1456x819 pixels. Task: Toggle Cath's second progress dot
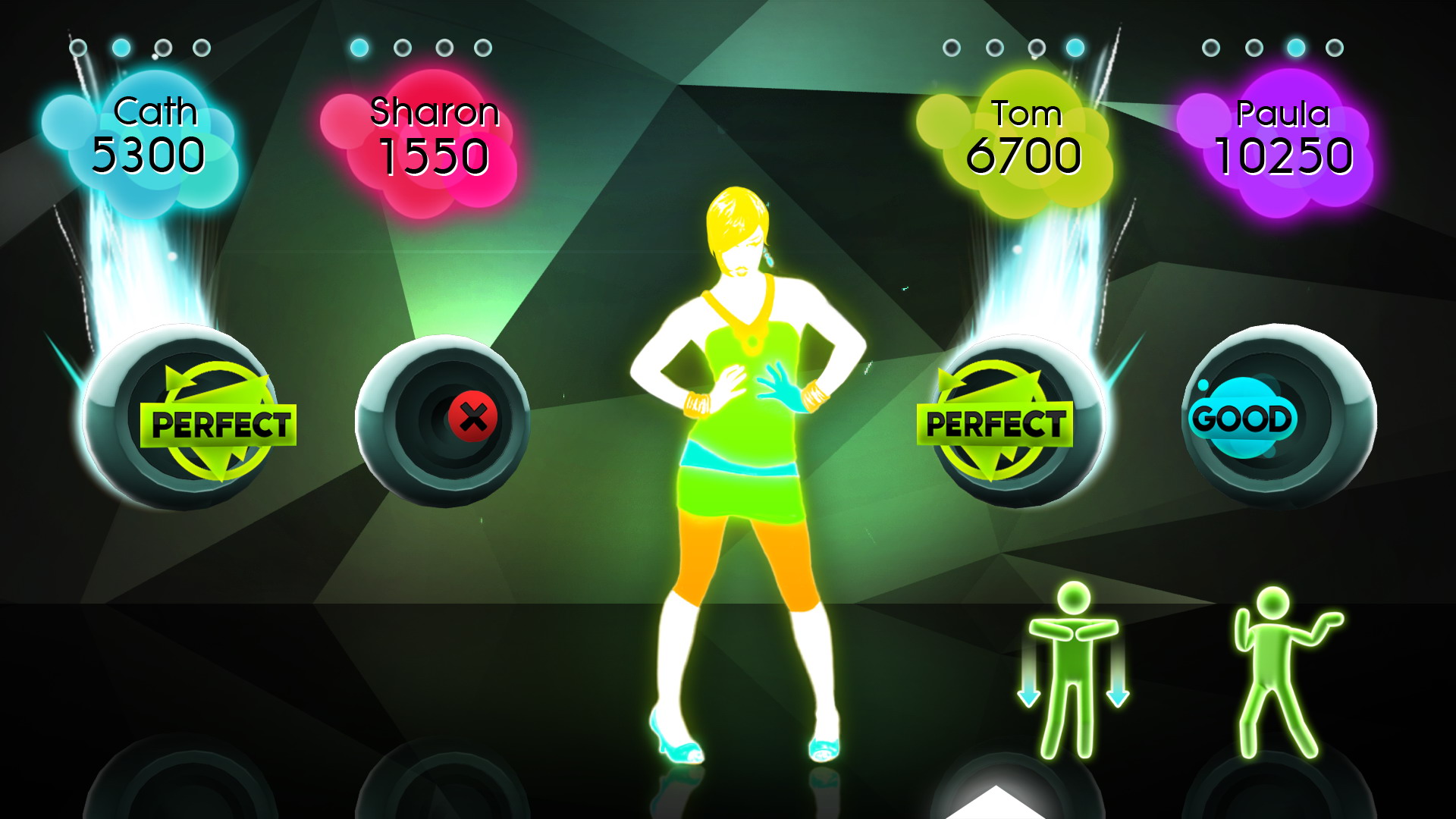click(x=121, y=47)
